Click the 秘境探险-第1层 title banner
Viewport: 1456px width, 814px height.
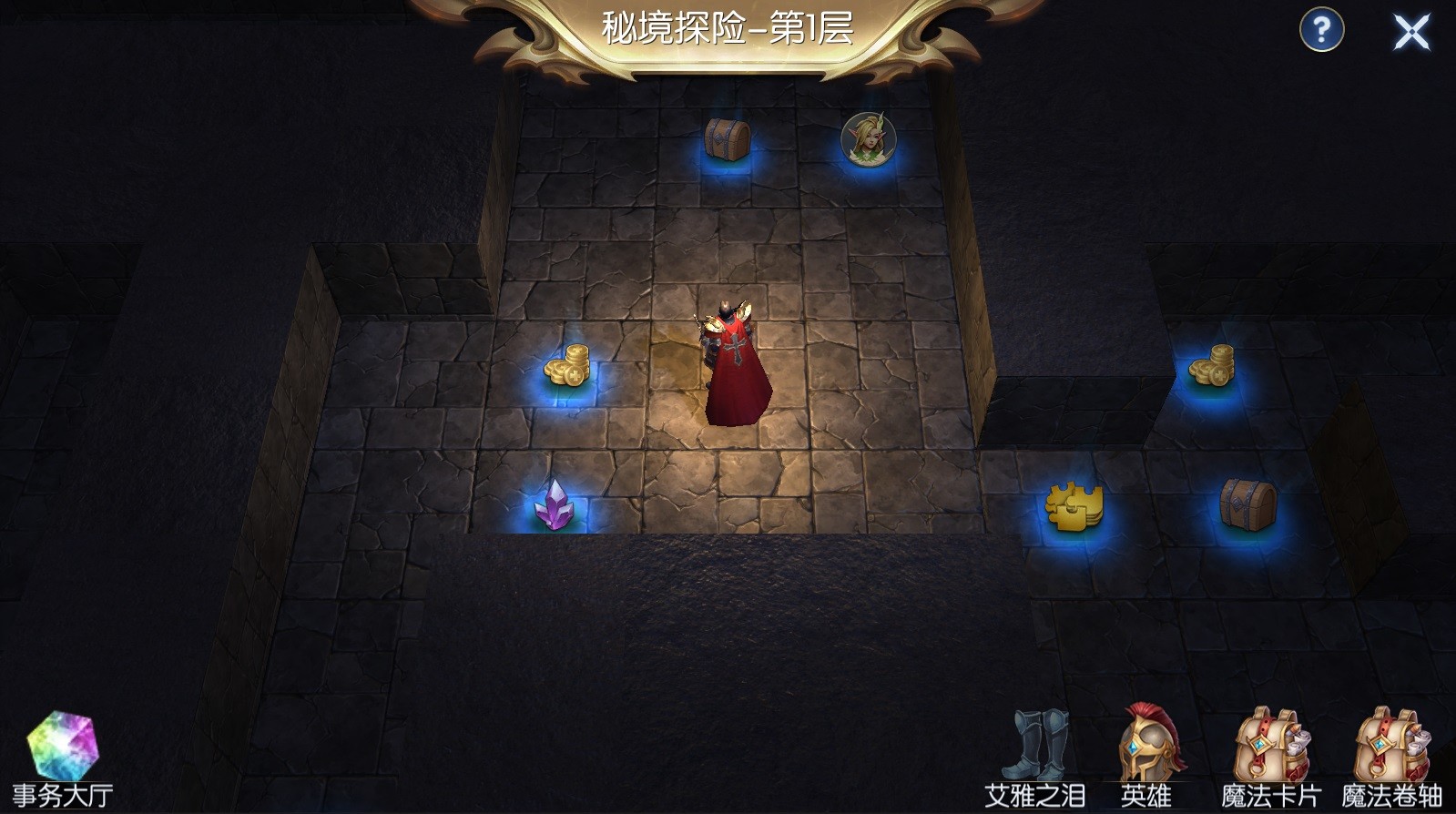[x=727, y=27]
